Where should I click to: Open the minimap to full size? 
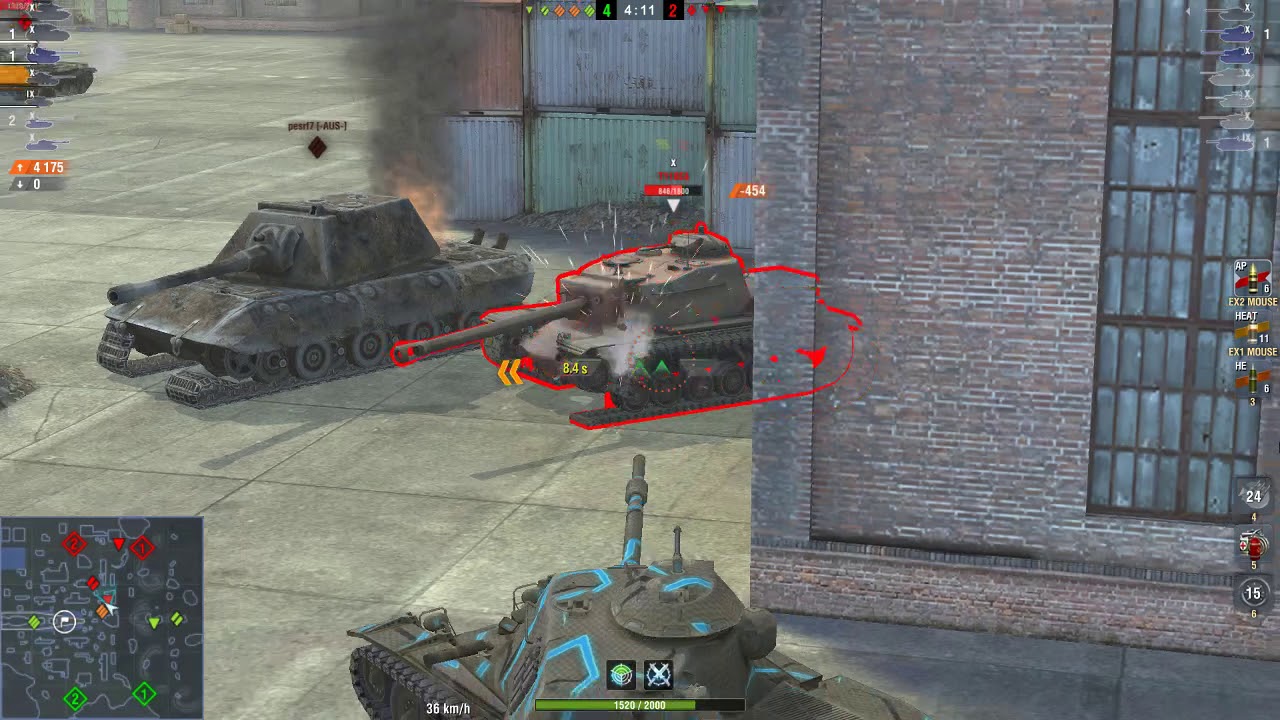point(100,615)
